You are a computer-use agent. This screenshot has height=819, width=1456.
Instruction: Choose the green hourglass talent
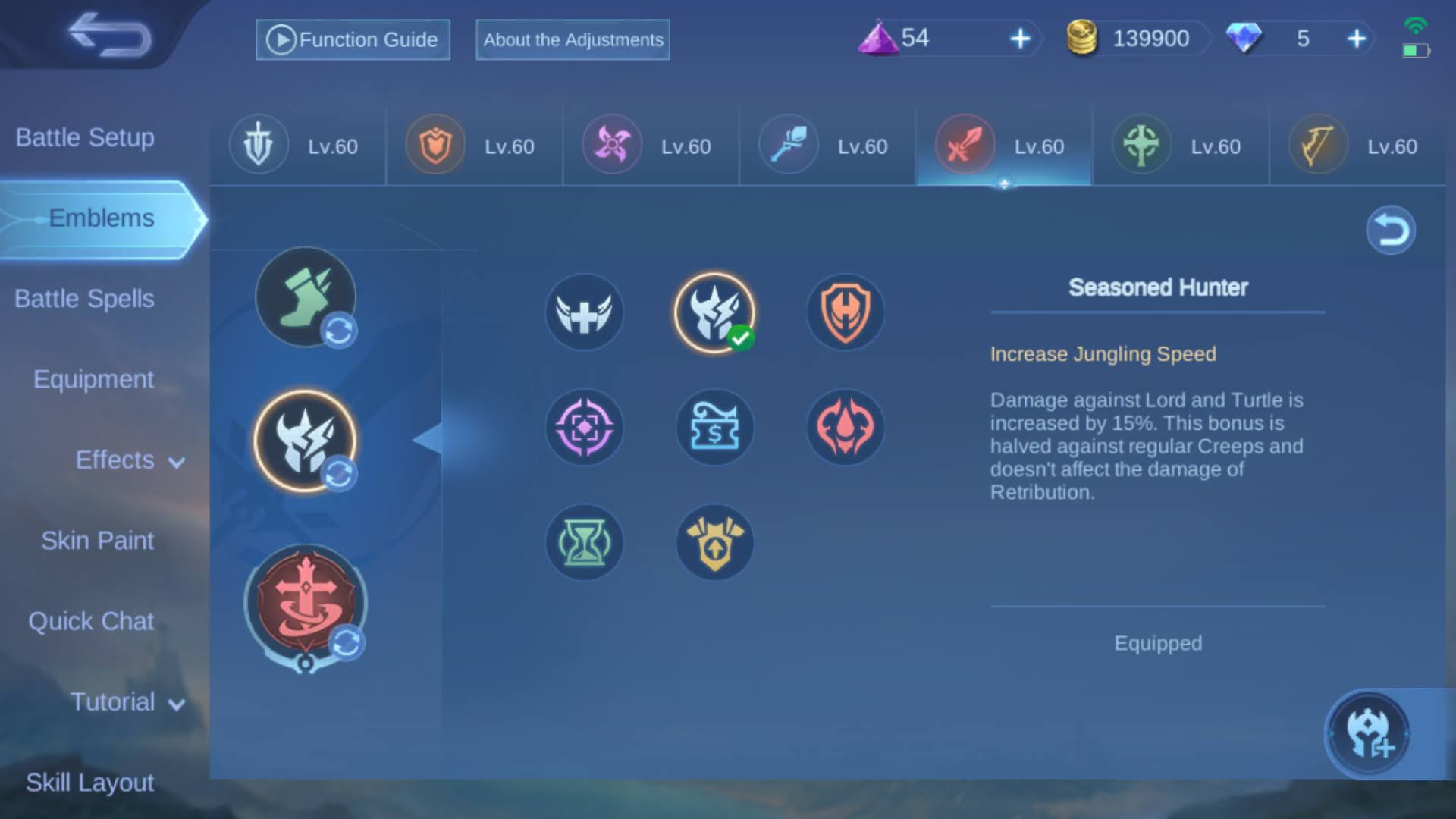584,543
